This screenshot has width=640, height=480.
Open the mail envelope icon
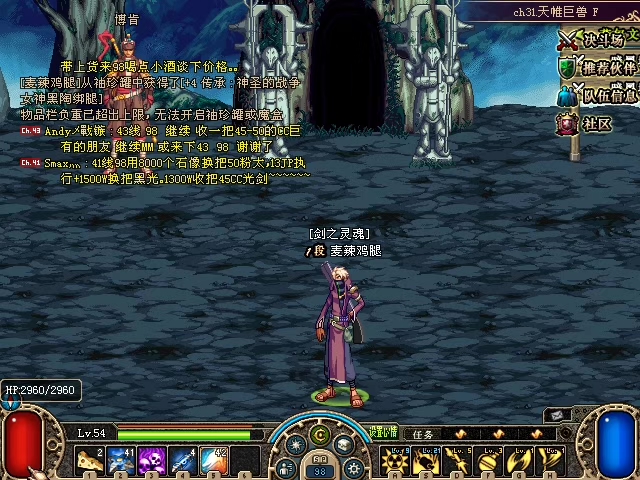(x=557, y=414)
